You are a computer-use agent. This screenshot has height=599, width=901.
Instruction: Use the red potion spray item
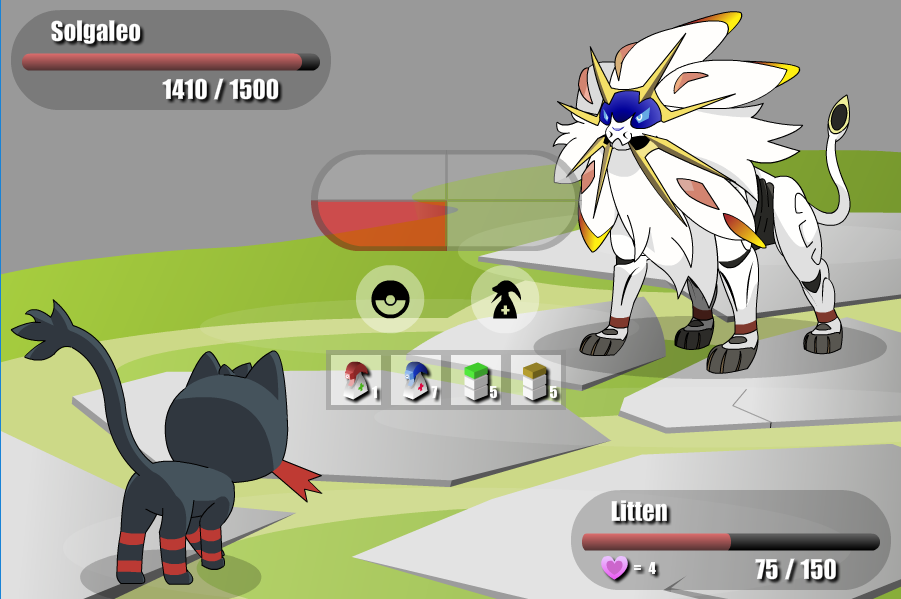click(x=357, y=381)
